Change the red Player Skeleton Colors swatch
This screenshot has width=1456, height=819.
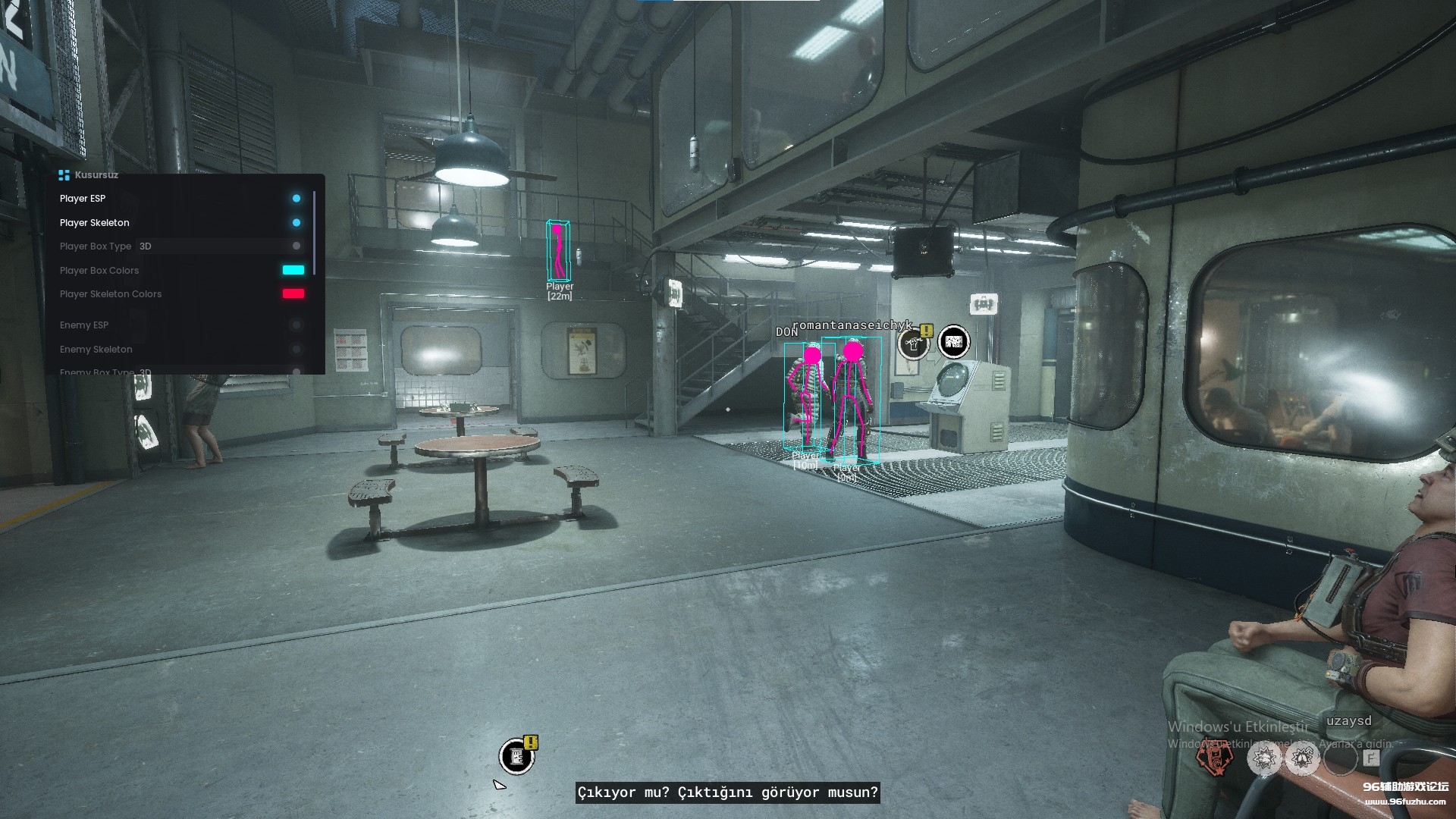[293, 294]
